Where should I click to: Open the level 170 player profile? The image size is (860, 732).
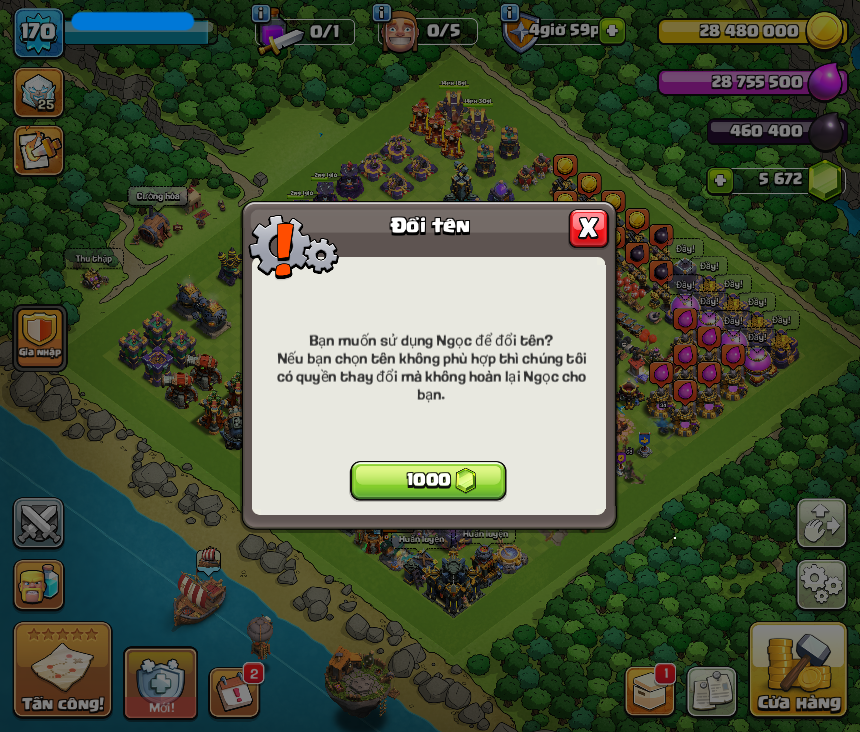(38, 32)
